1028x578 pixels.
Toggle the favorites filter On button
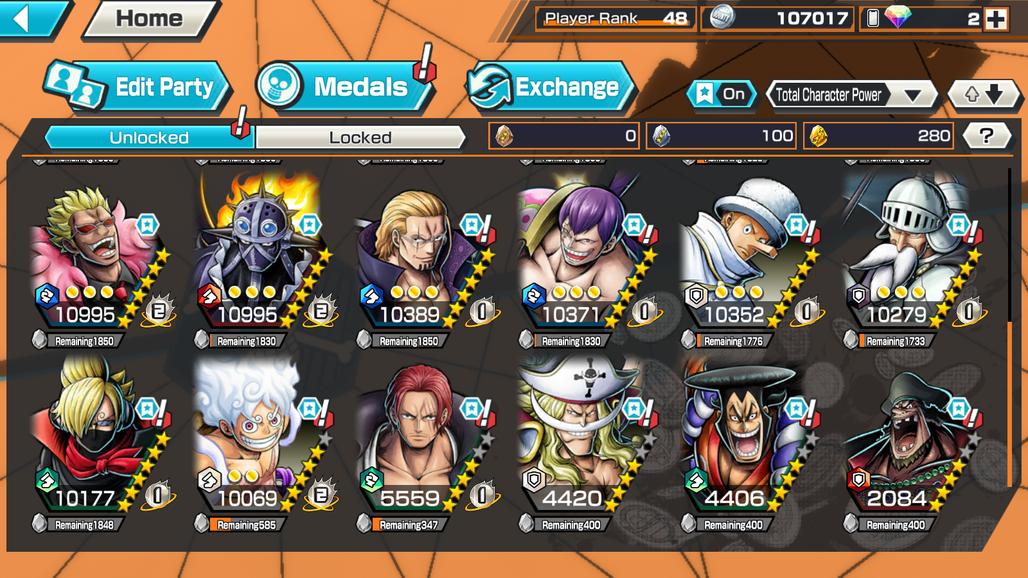tap(722, 94)
